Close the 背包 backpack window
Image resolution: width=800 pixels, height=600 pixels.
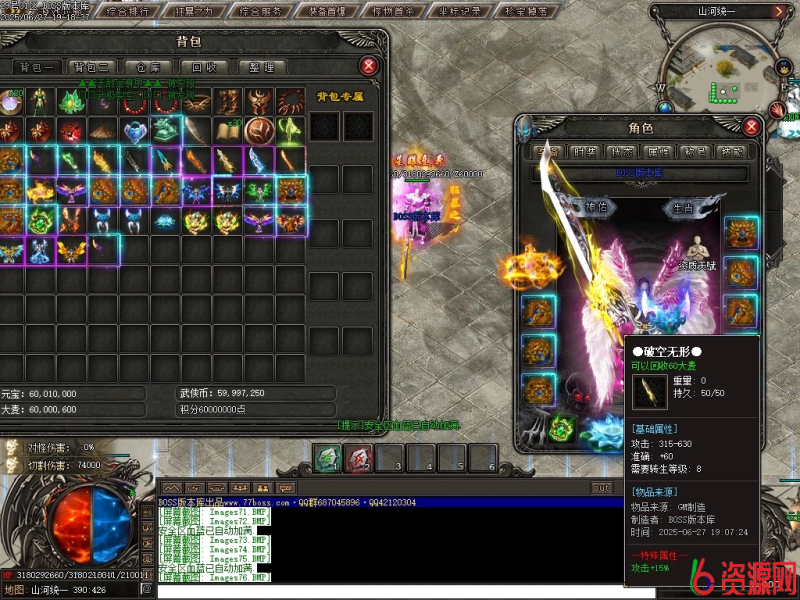[x=369, y=66]
